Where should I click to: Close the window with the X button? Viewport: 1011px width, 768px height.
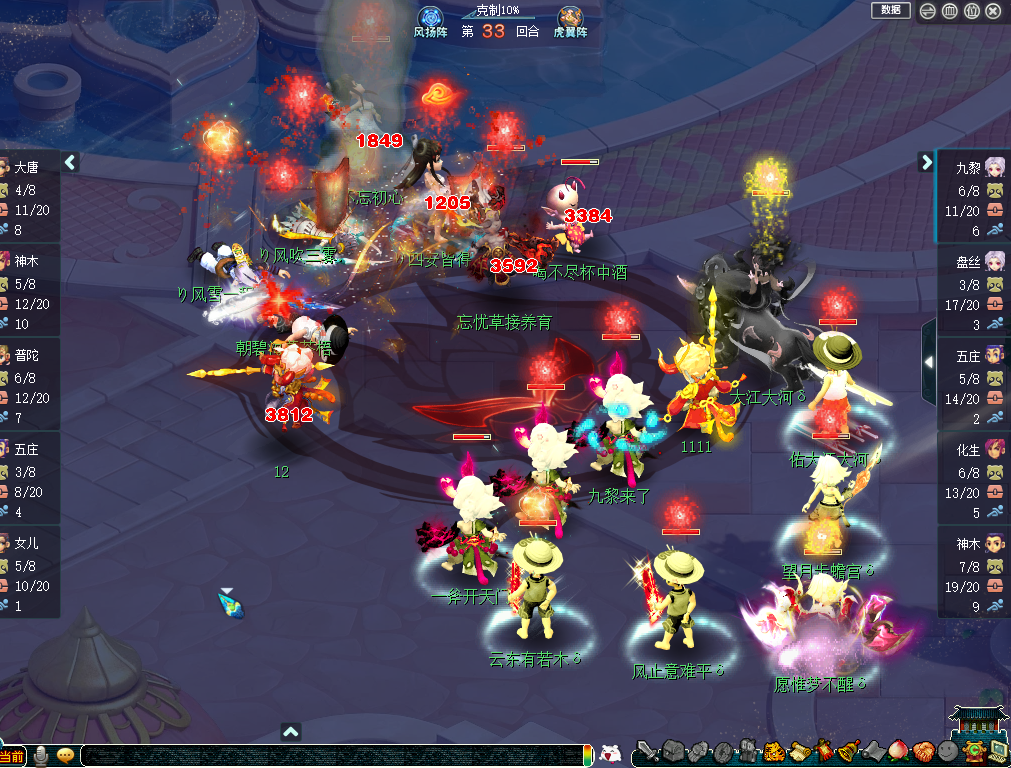993,11
